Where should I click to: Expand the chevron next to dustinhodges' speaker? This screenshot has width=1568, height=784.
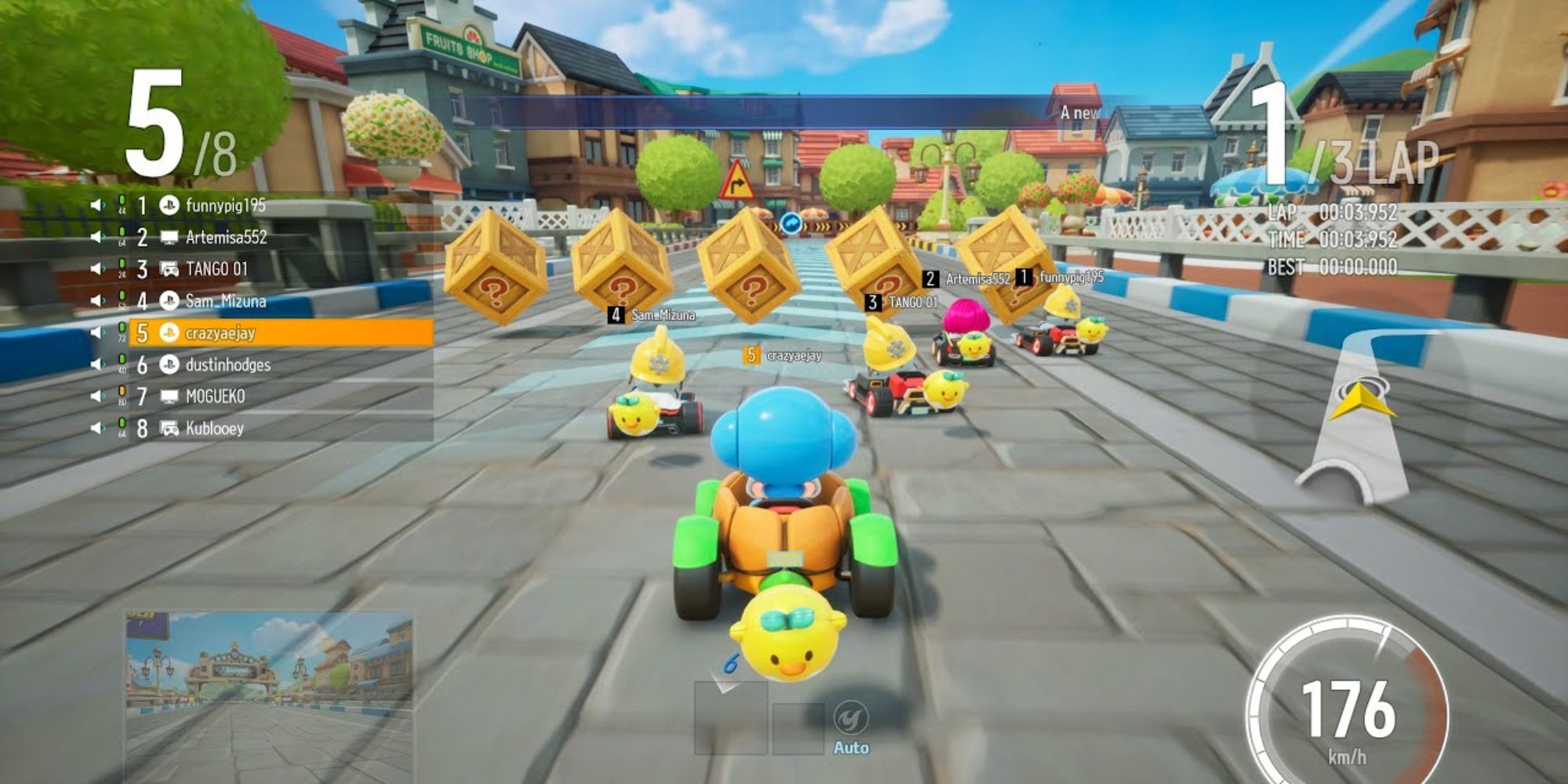[x=103, y=365]
